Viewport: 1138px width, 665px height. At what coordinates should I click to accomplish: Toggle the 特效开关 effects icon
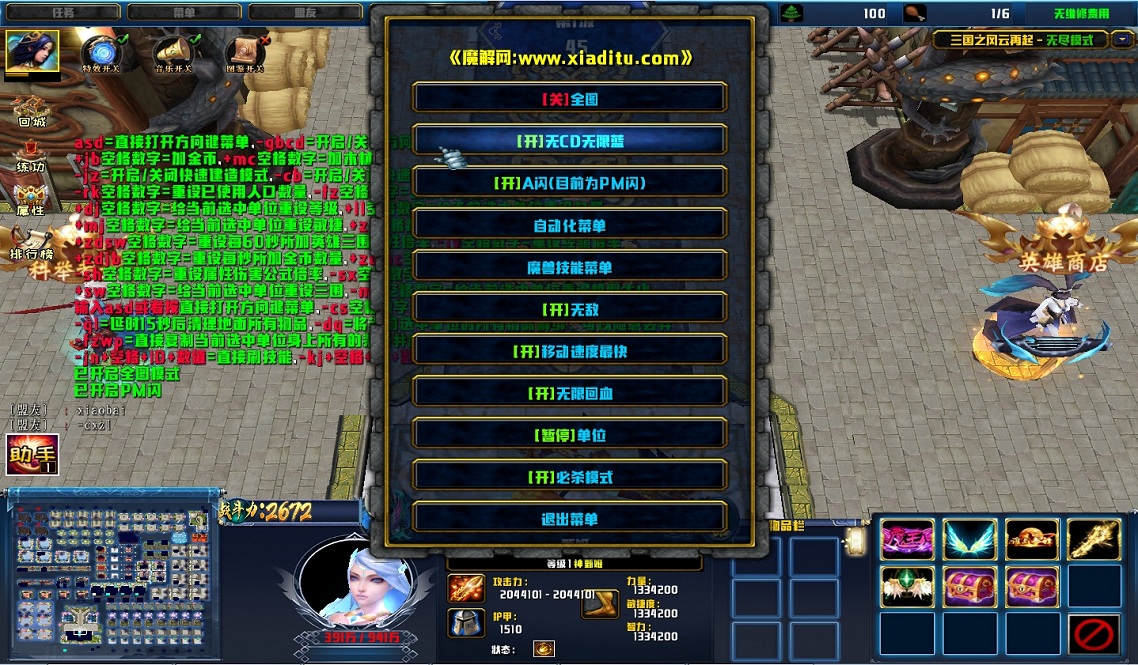coord(100,52)
